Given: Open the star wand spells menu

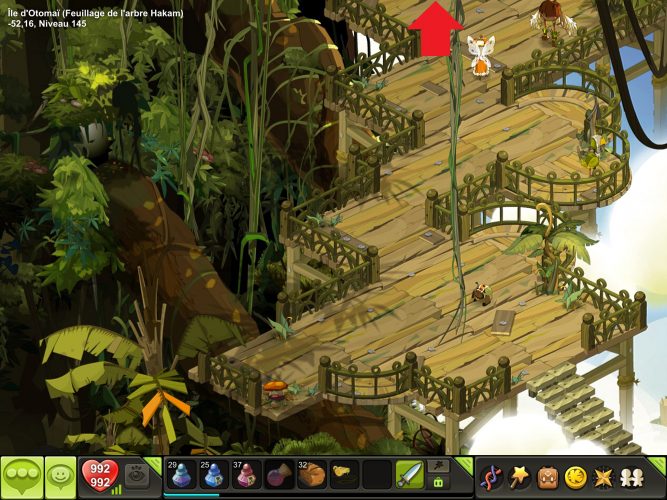Looking at the screenshot, I should point(520,476).
